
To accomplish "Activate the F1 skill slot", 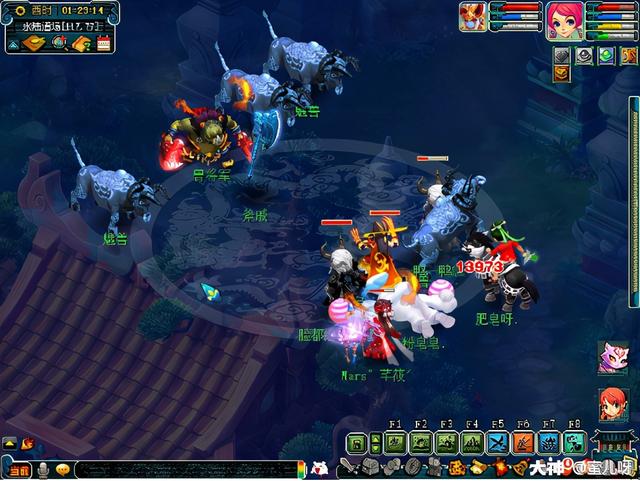I will point(394,444).
